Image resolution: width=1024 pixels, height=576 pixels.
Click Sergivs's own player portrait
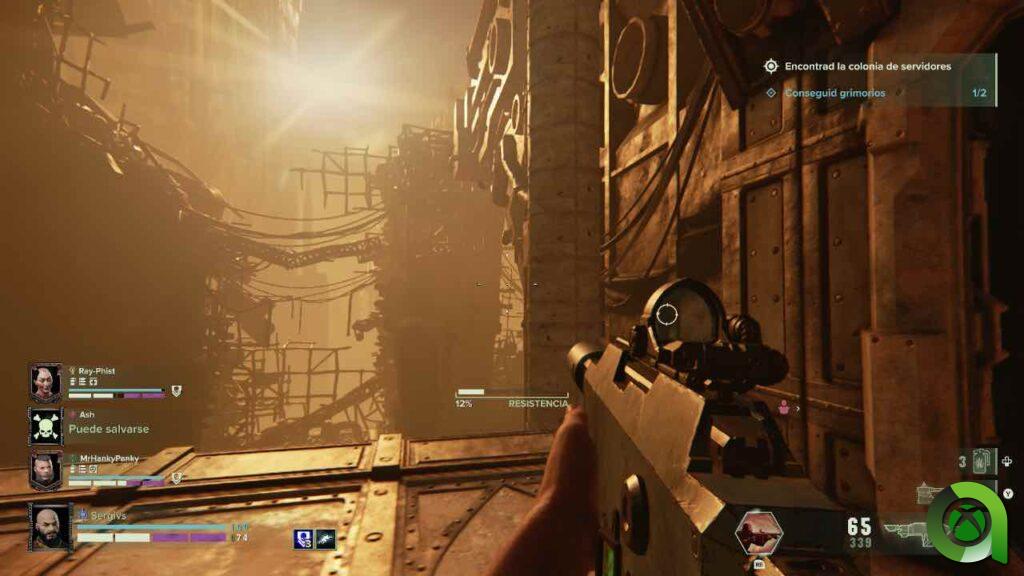50,526
